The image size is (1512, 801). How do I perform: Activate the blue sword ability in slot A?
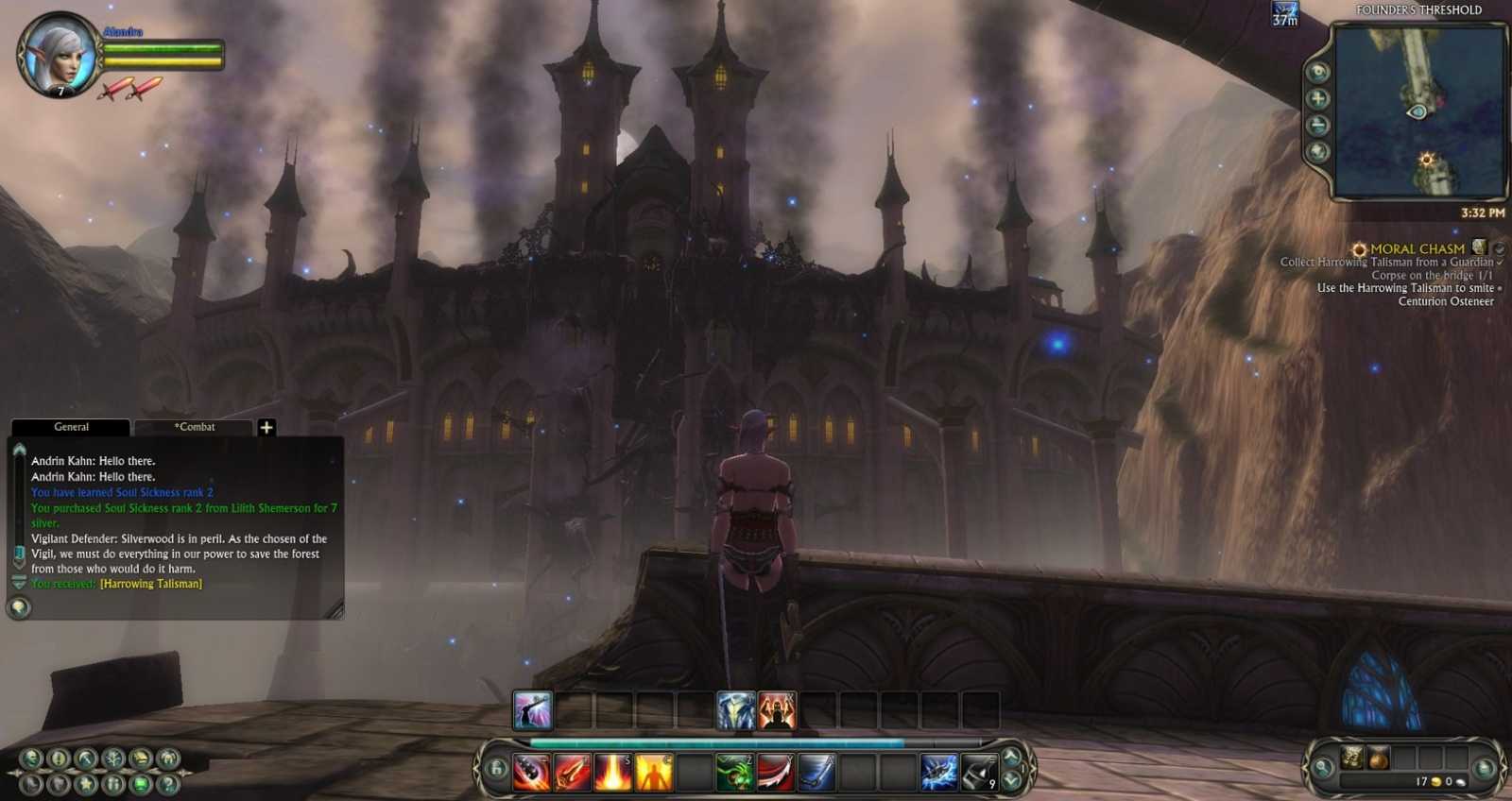coord(815,773)
